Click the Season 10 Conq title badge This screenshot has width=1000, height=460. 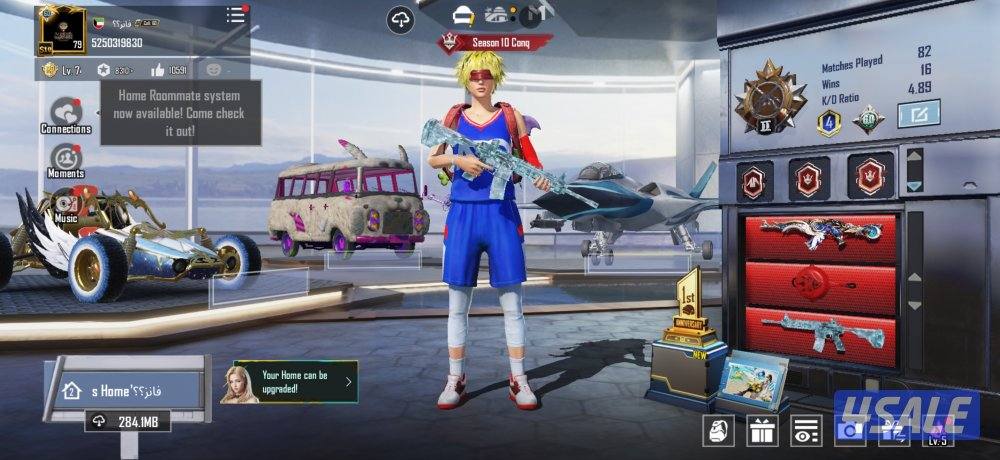coord(497,42)
